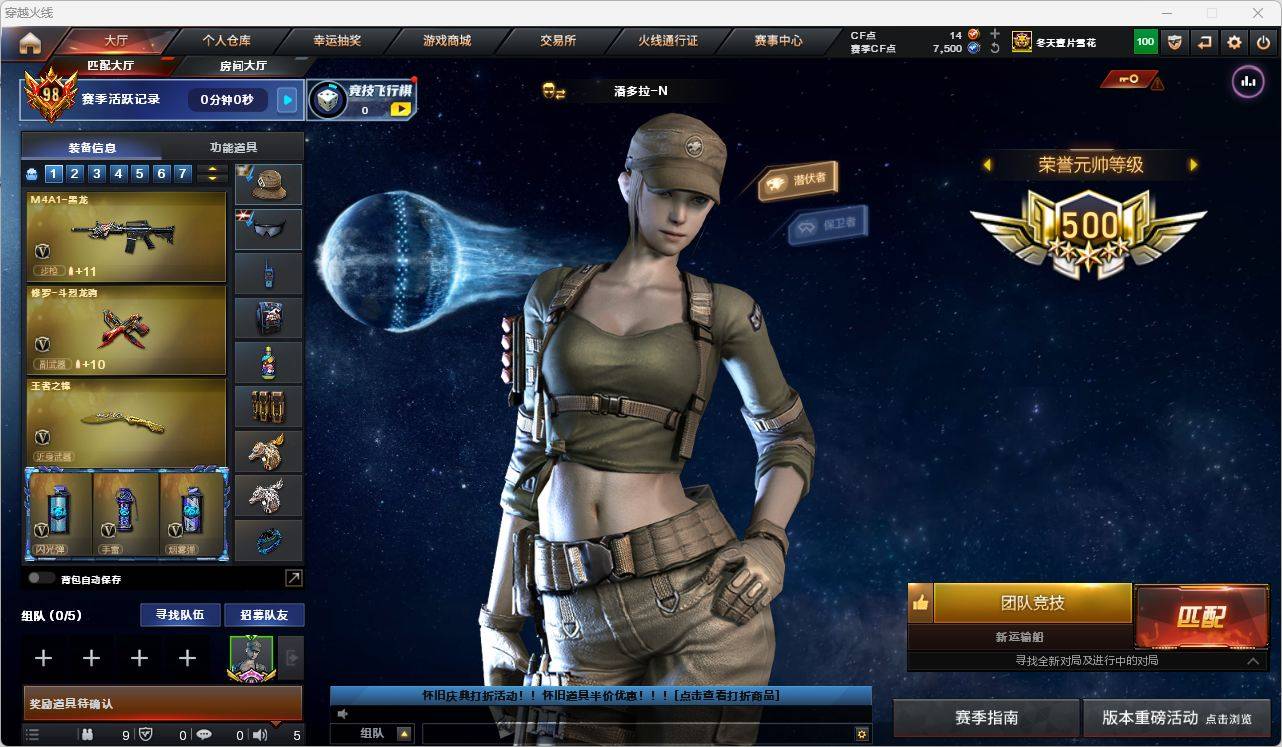Open the 交易所 trading house

tap(558, 41)
